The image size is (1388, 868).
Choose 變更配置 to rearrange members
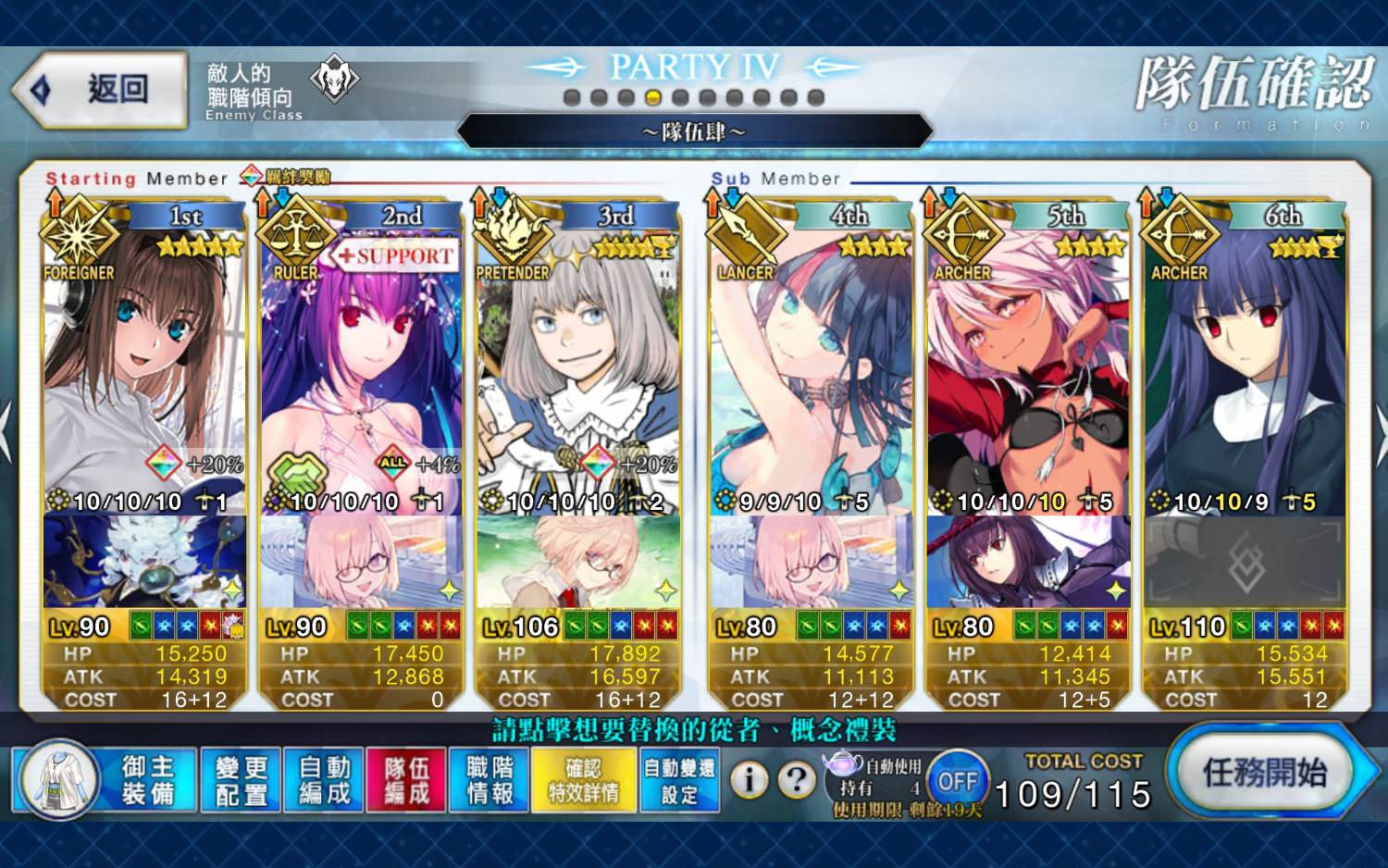coord(241,780)
